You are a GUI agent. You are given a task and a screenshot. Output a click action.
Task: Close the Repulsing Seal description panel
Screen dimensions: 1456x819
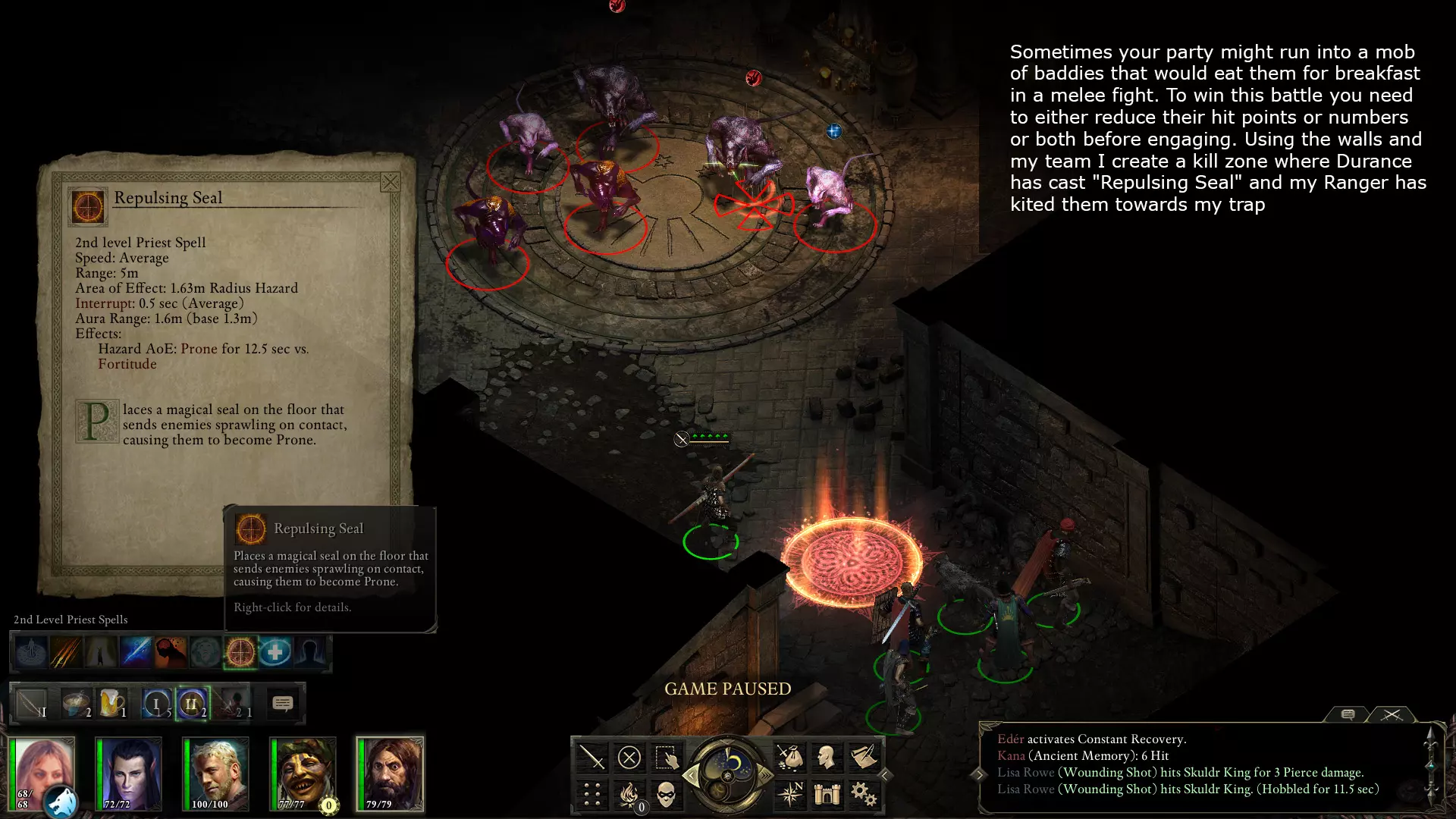[390, 182]
